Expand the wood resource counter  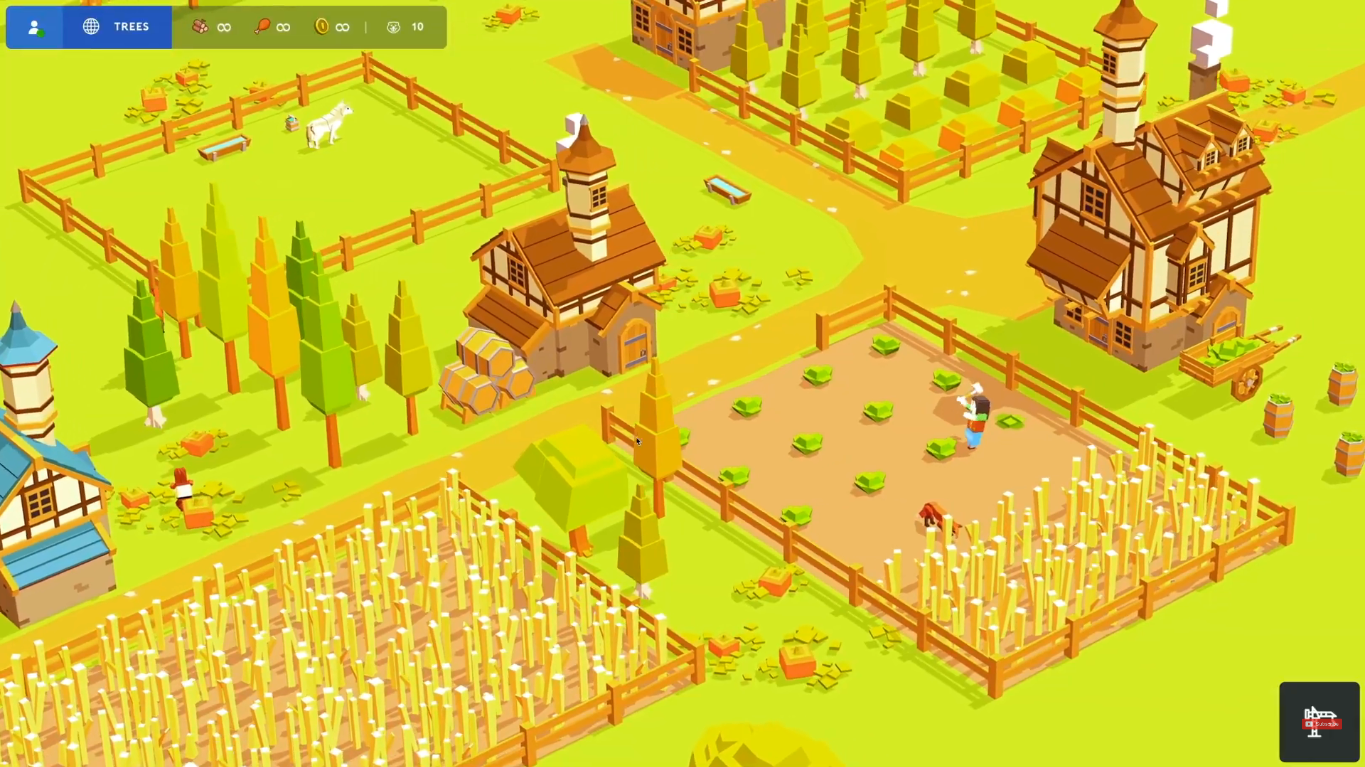(x=210, y=26)
